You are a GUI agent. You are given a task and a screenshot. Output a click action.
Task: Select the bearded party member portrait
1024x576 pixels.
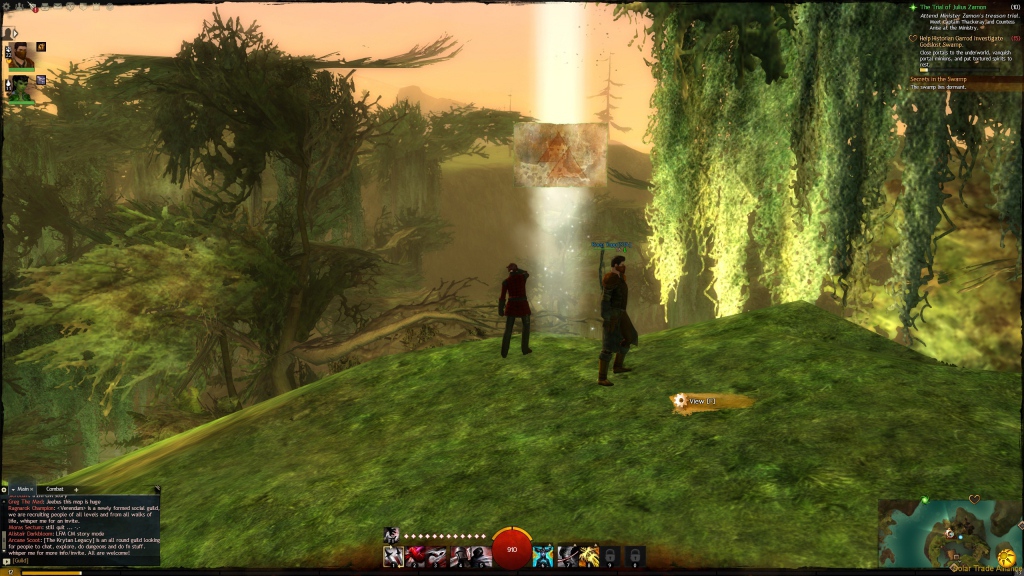coord(20,52)
